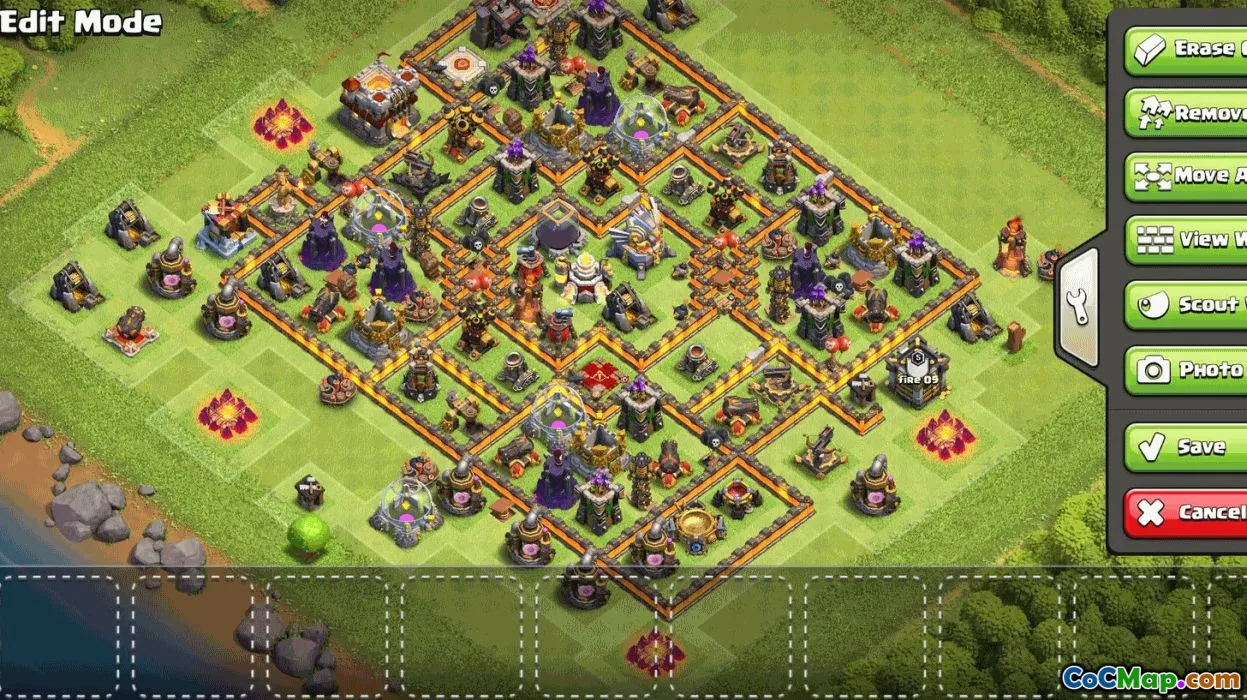This screenshot has width=1247, height=700.
Task: Collapse the side panel via wrench tab
Action: tap(1078, 308)
